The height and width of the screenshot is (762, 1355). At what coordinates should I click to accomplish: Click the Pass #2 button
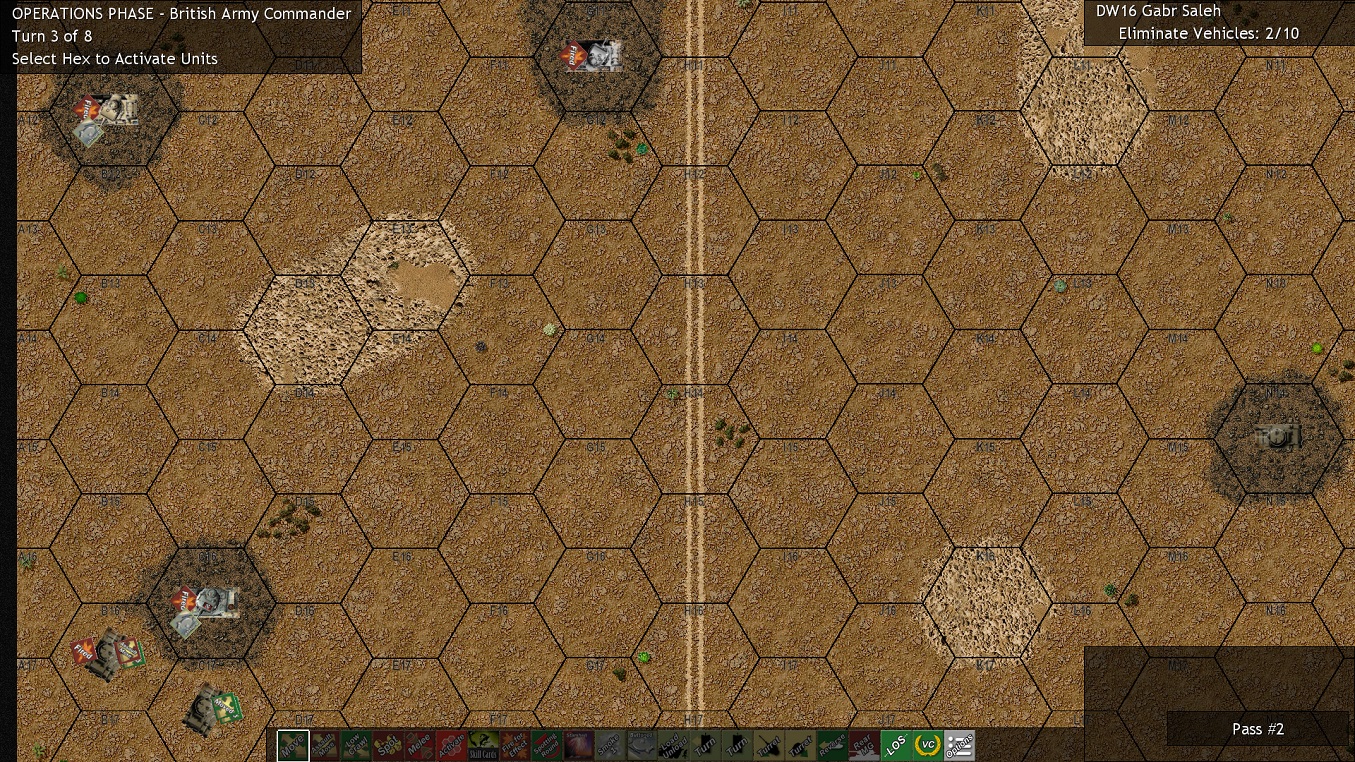click(1258, 729)
